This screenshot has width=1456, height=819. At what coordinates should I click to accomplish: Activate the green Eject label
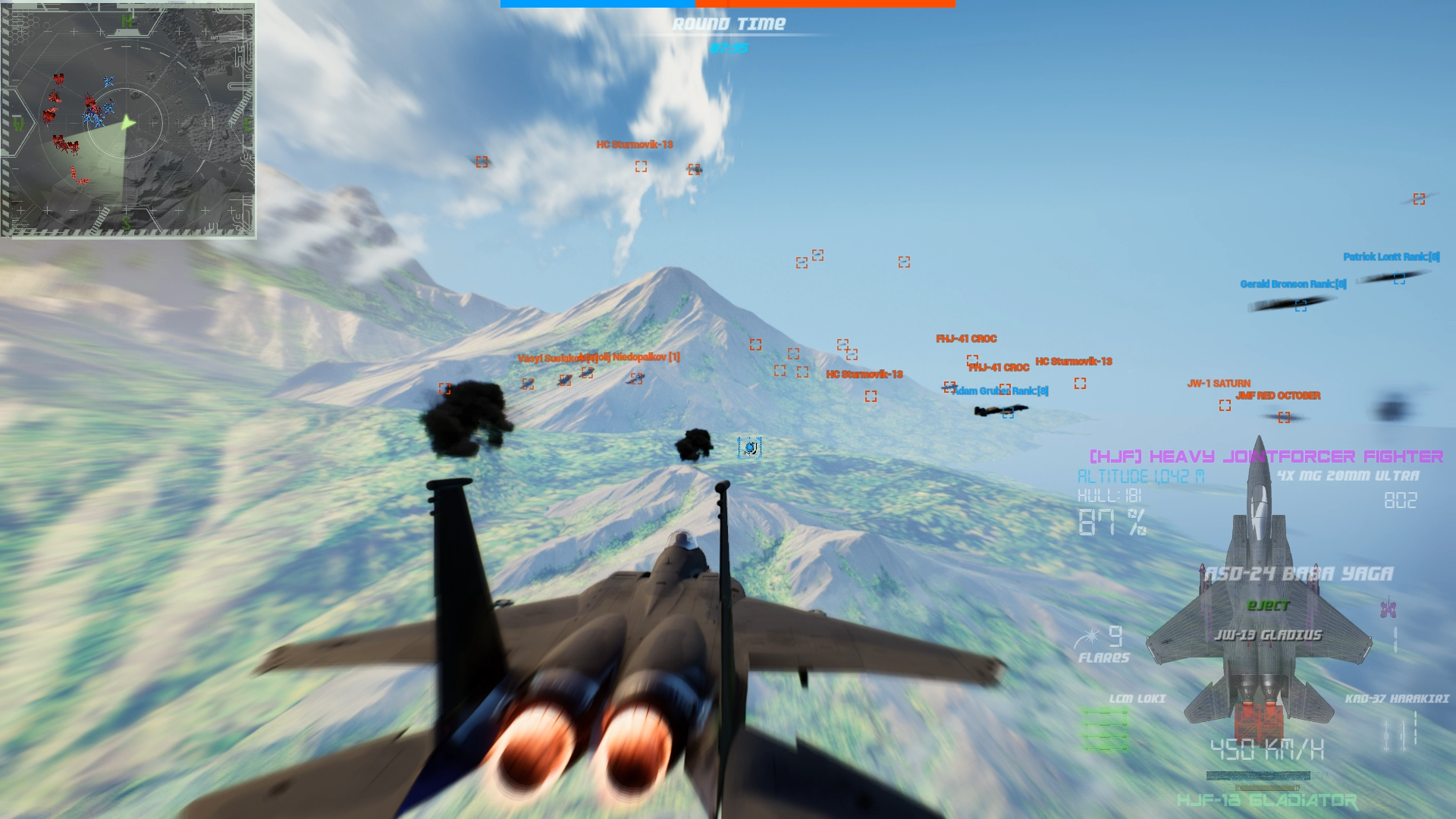1268,605
